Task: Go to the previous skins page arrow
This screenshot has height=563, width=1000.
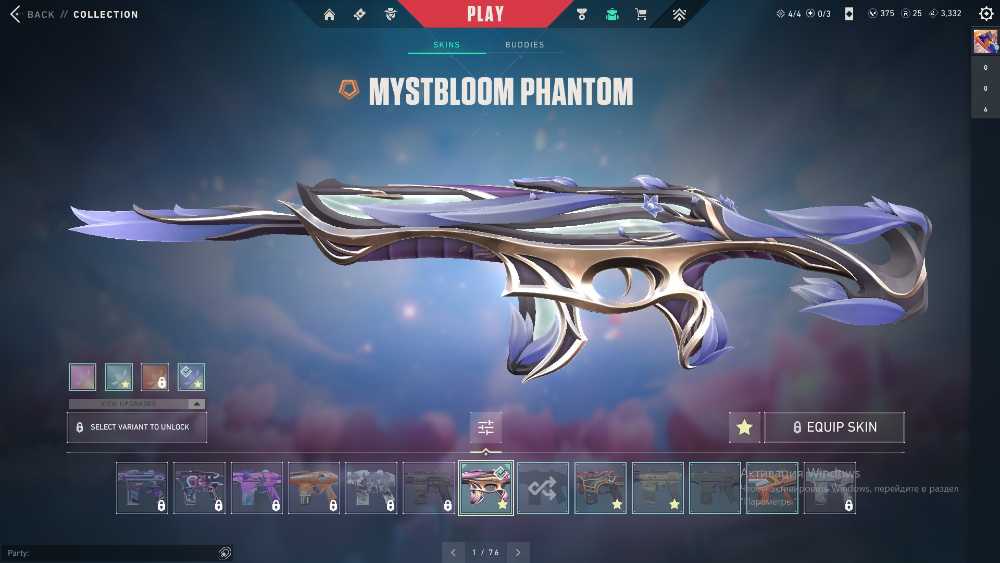Action: tap(454, 552)
